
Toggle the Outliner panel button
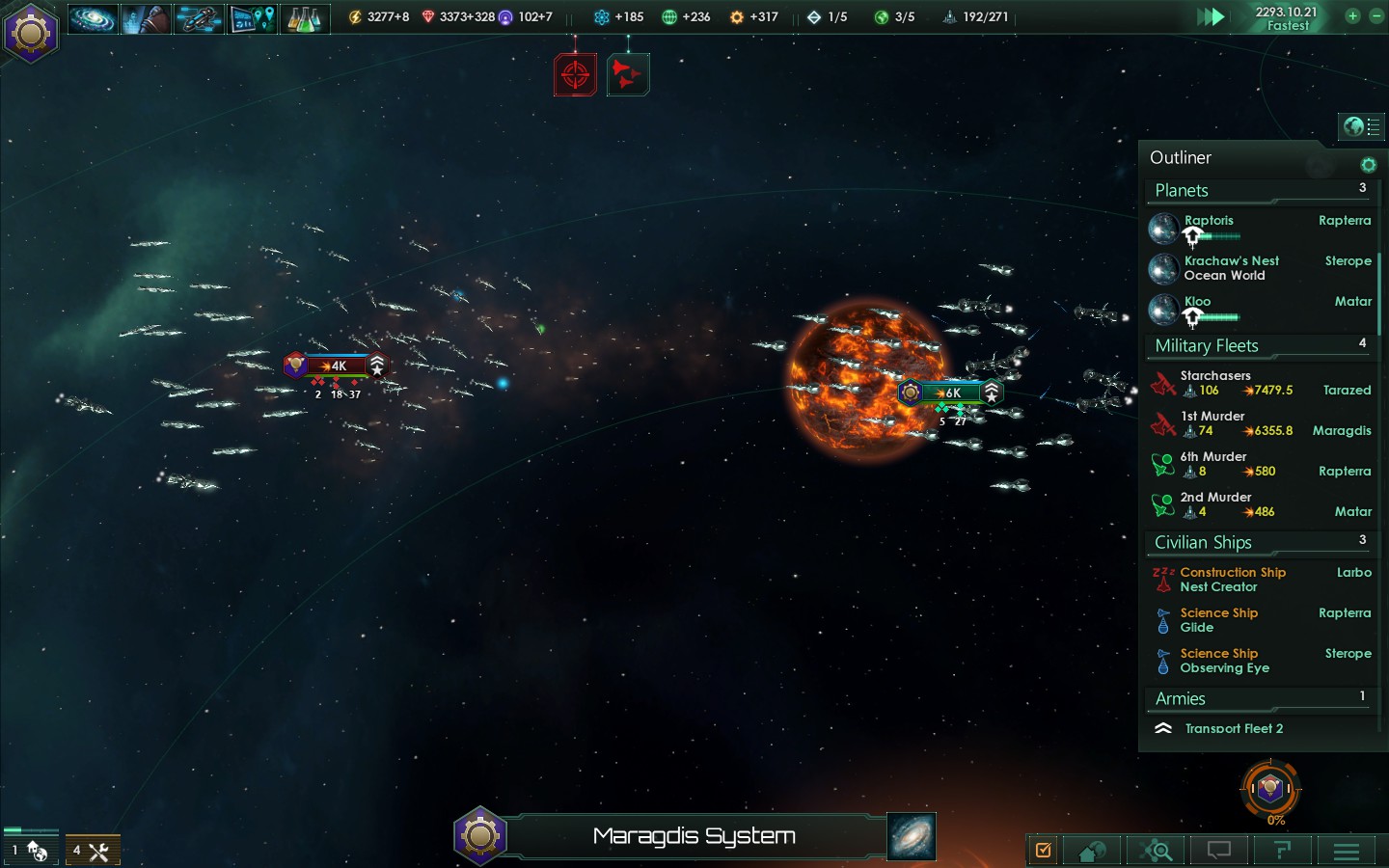click(x=1361, y=126)
